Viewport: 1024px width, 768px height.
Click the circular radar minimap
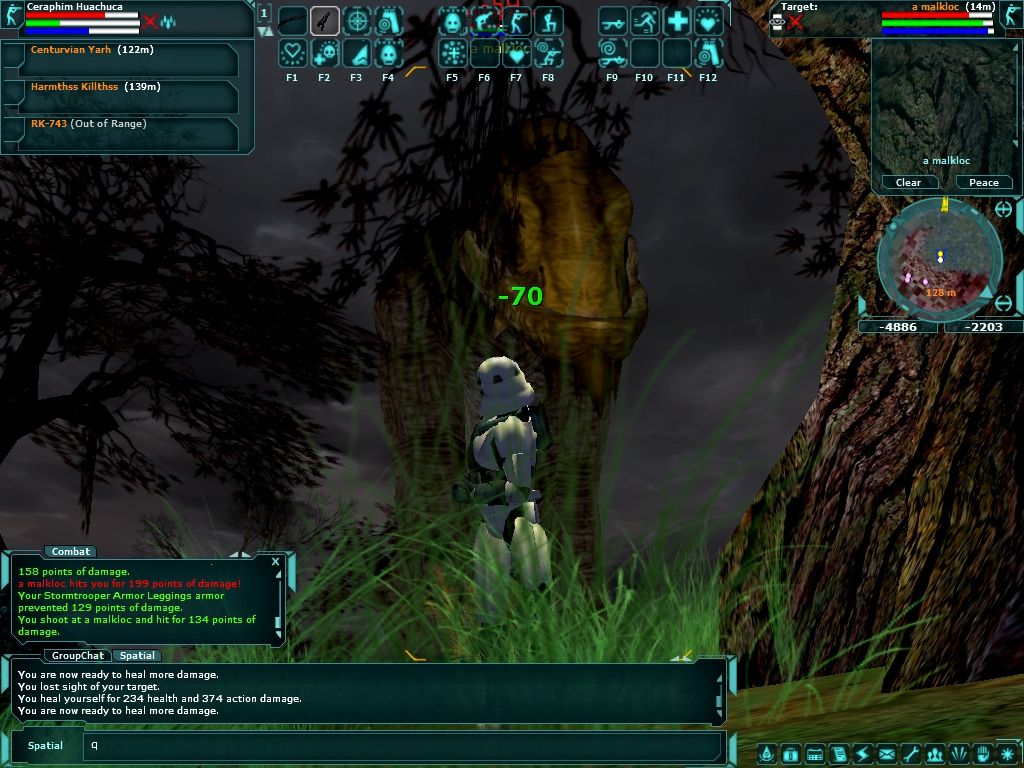click(938, 258)
